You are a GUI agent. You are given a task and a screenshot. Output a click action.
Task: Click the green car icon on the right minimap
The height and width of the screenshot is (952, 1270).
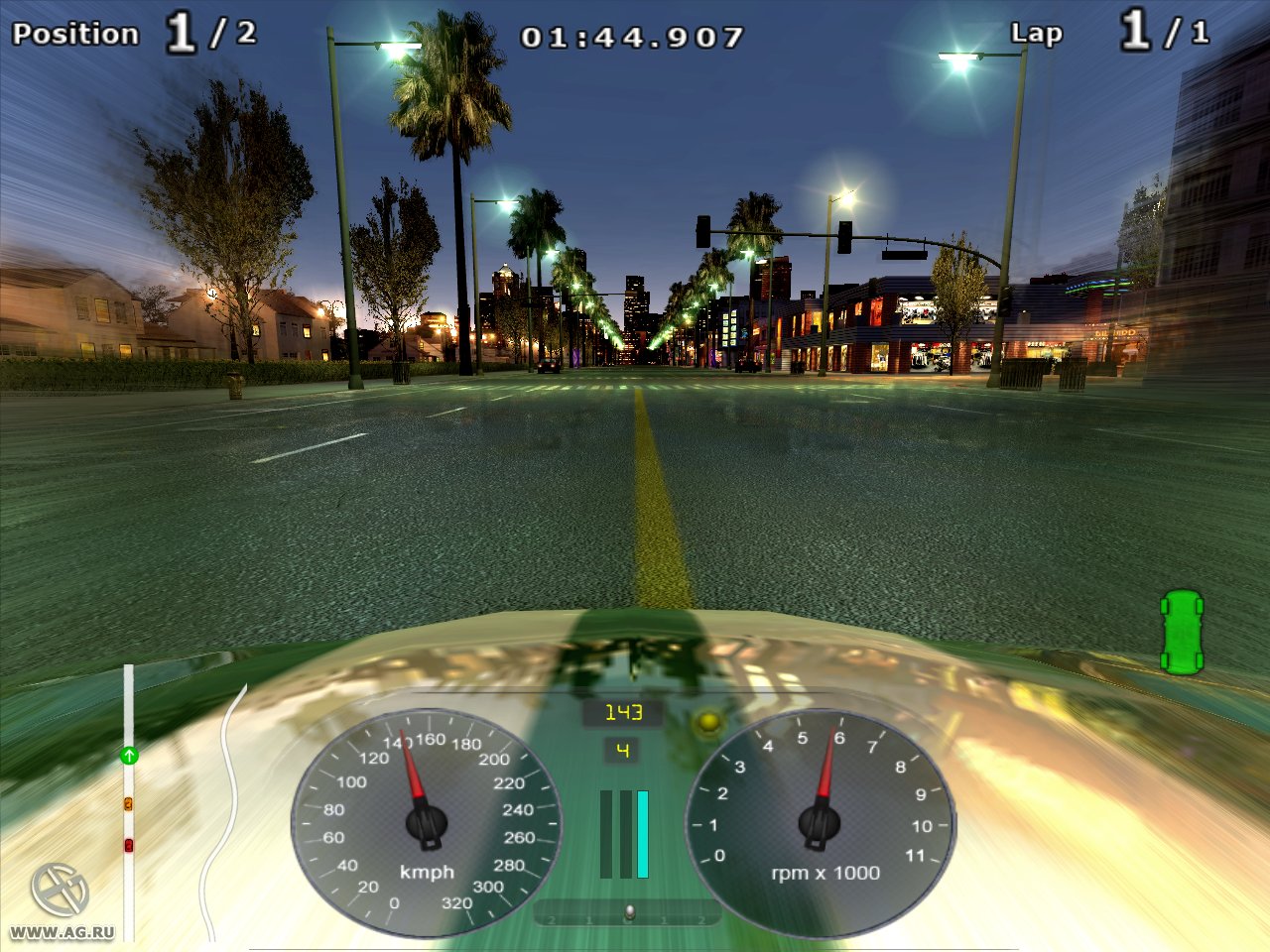(1183, 633)
